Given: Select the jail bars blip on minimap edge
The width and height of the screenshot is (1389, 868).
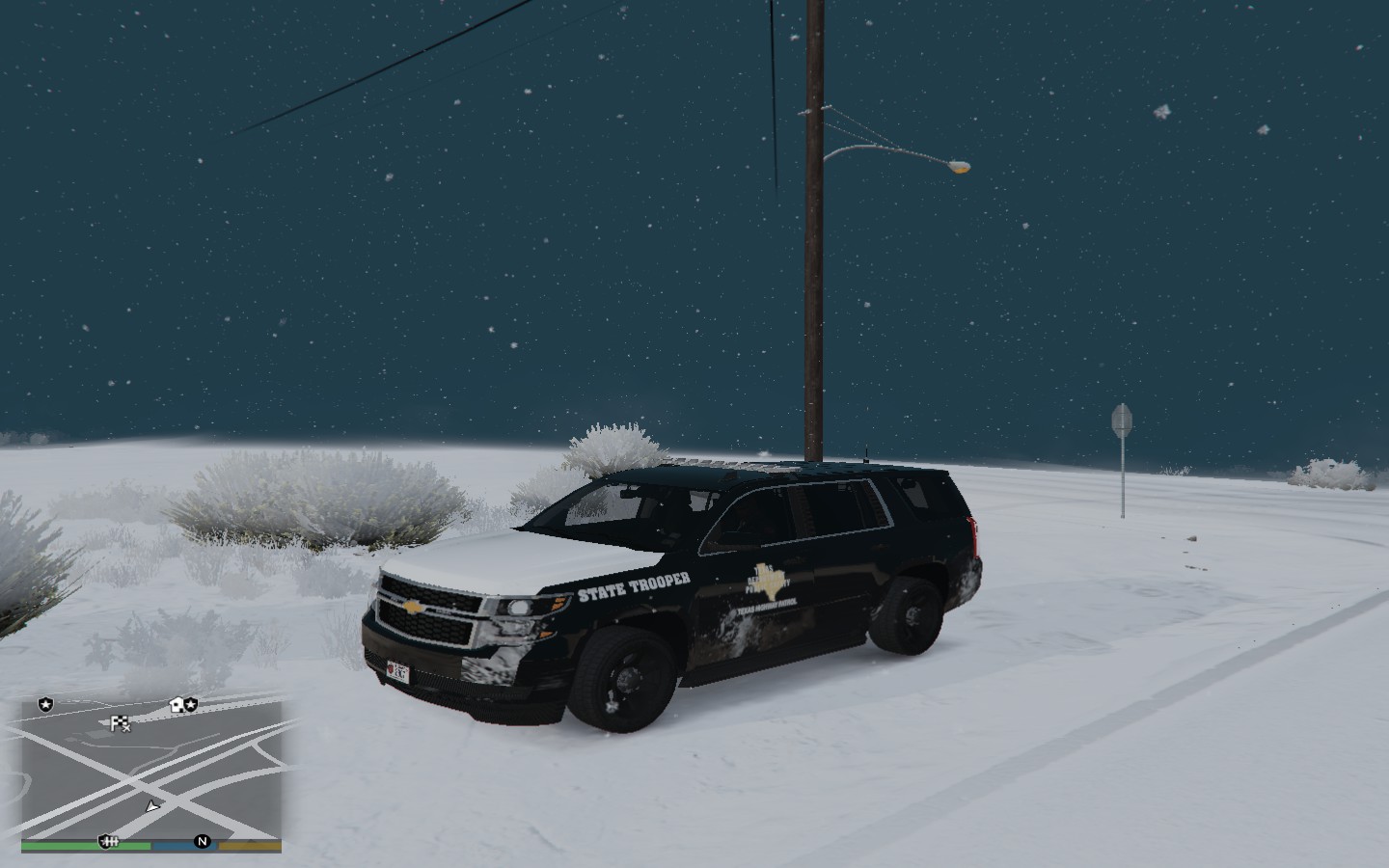Looking at the screenshot, I should 108,842.
